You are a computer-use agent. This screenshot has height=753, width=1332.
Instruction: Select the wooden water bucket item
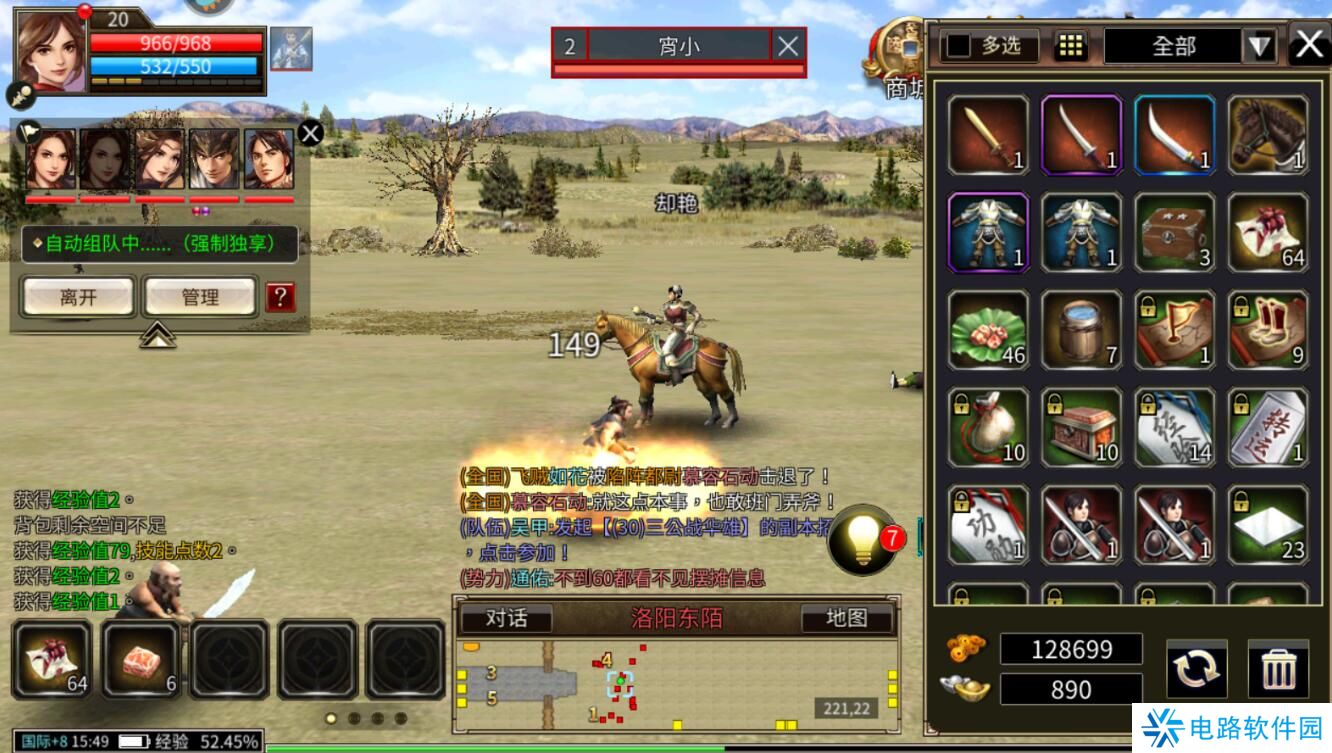[x=1081, y=330]
